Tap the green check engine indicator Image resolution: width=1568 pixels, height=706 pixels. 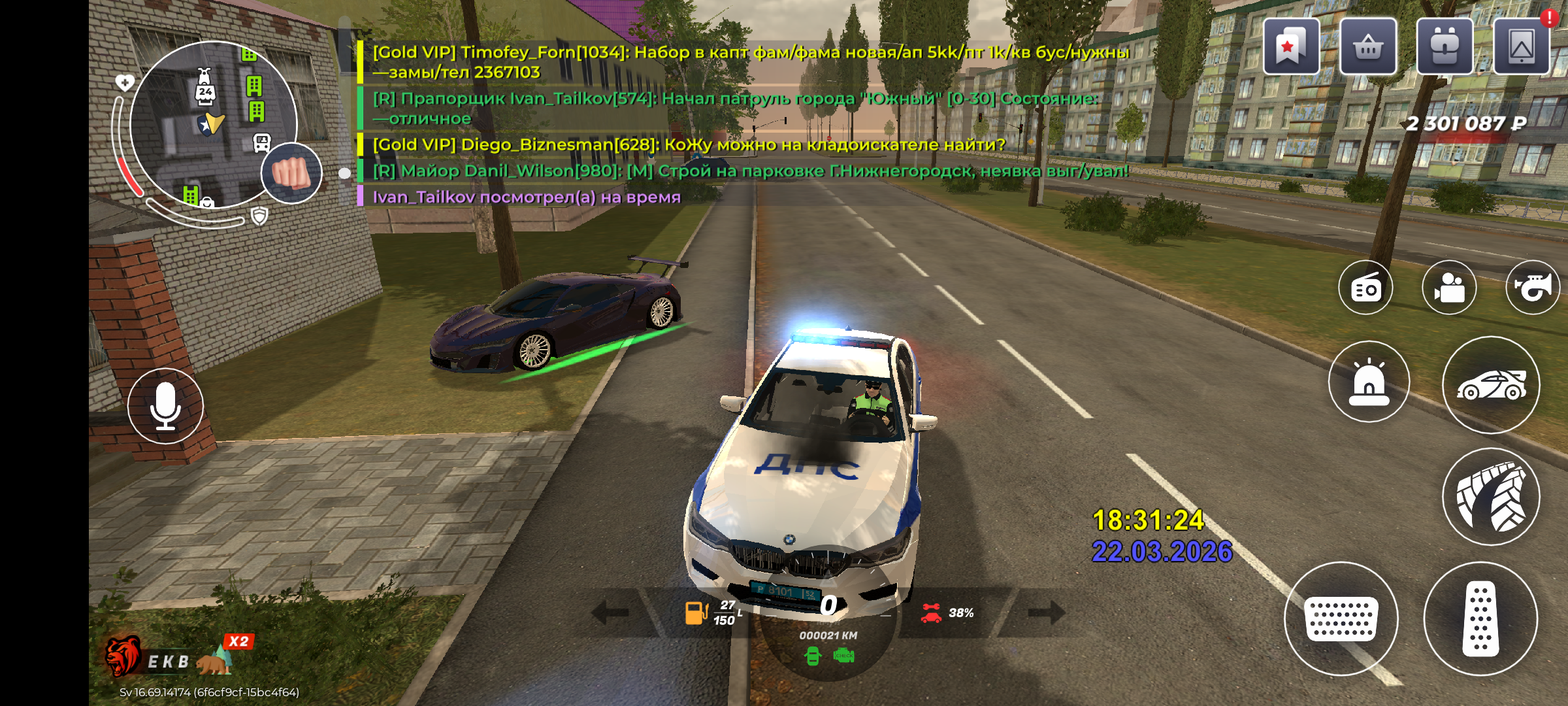coord(844,656)
